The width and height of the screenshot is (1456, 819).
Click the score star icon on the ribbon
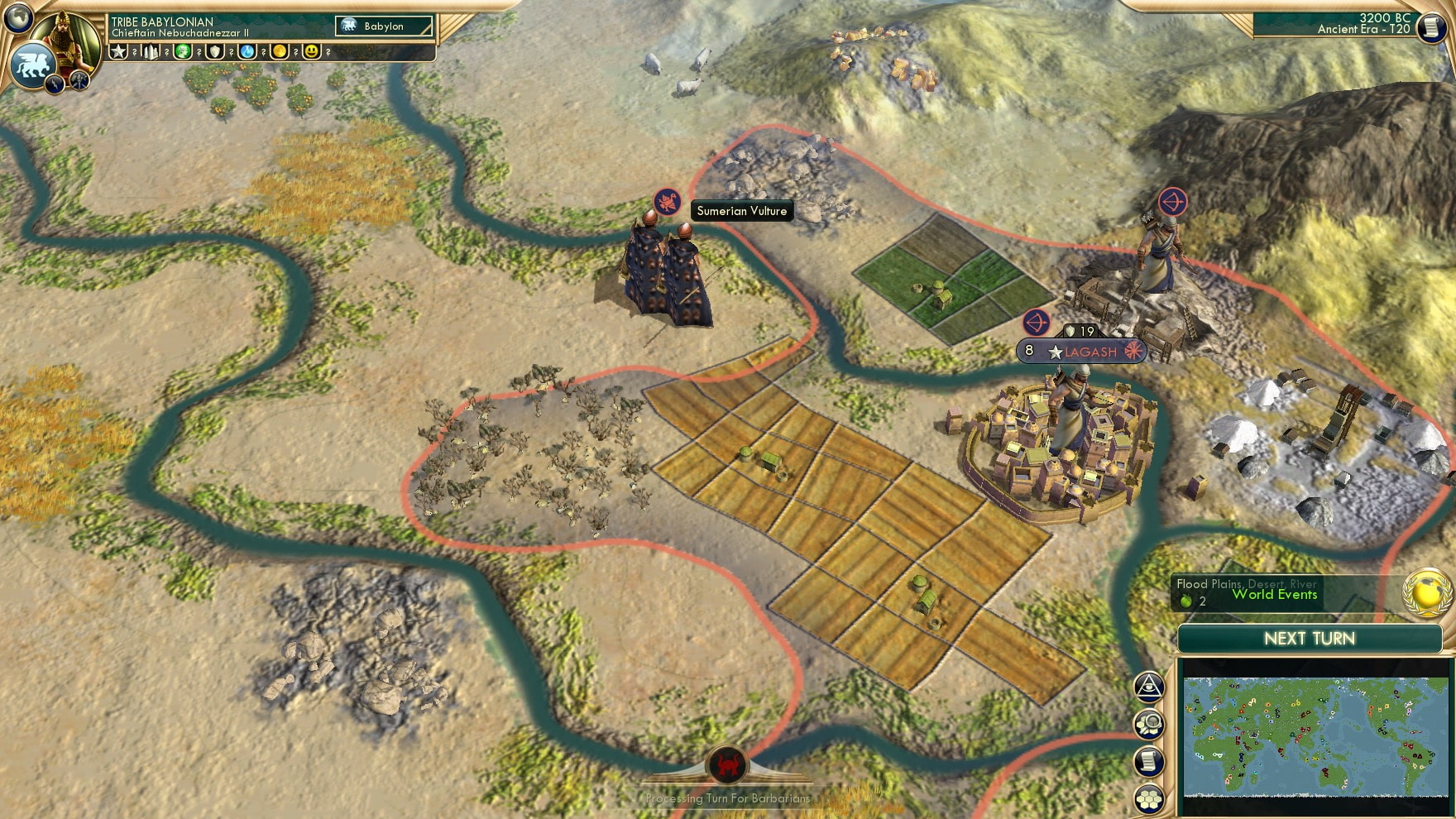point(119,51)
